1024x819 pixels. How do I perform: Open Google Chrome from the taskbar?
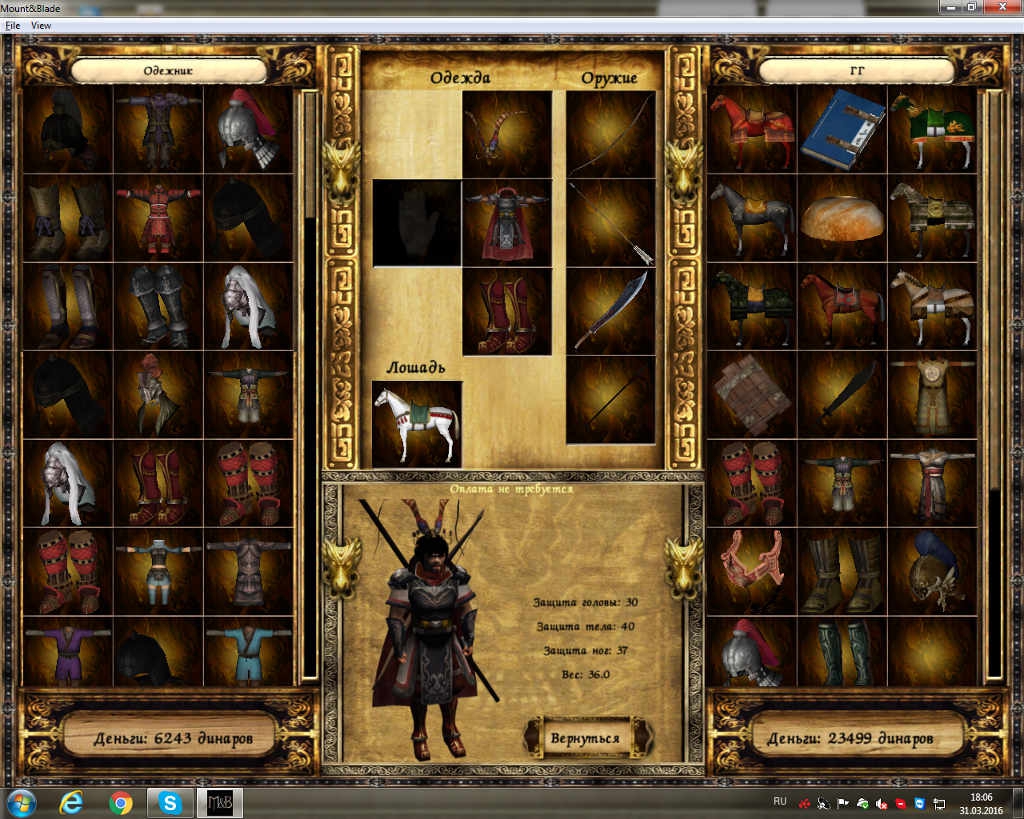pyautogui.click(x=121, y=802)
